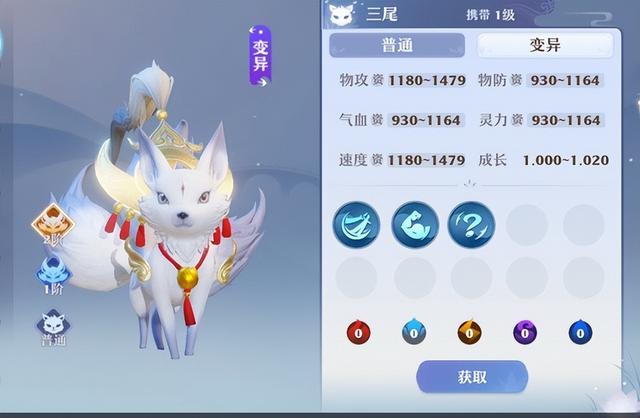View the flexed arm skill icon
This screenshot has width=640, height=418.
click(x=413, y=225)
